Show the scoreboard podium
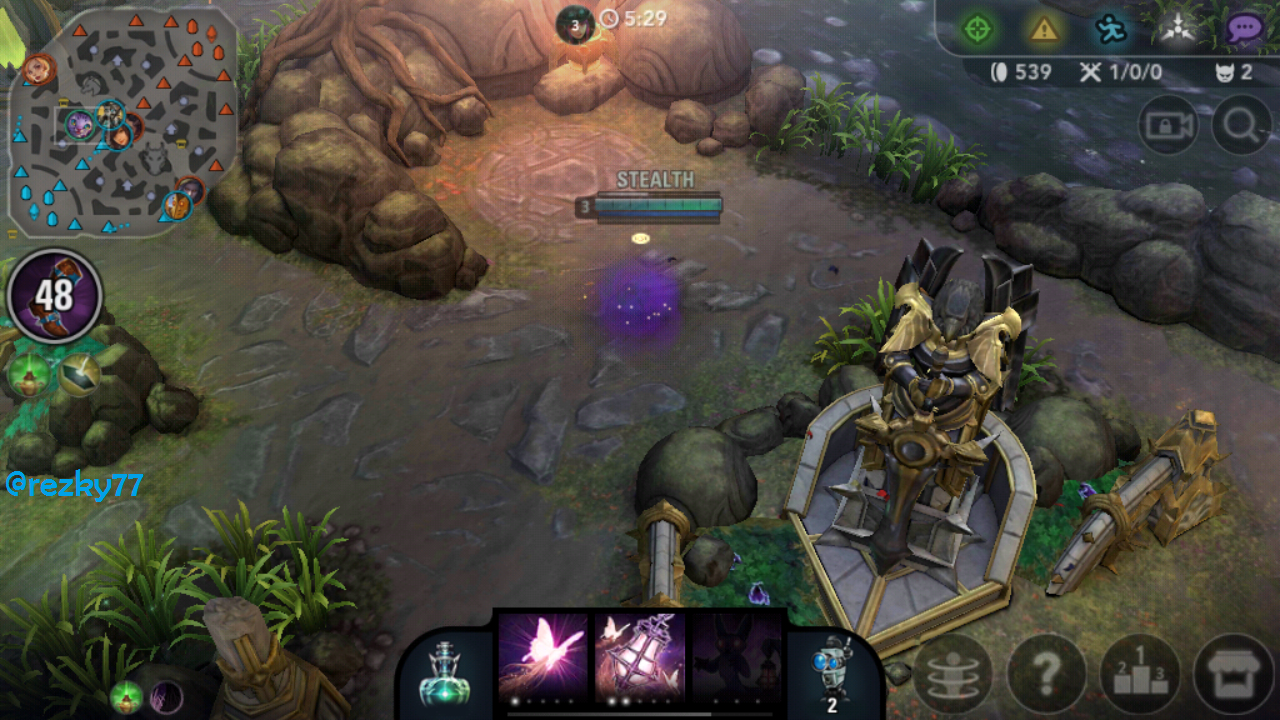This screenshot has width=1280, height=720. pyautogui.click(x=1140, y=673)
